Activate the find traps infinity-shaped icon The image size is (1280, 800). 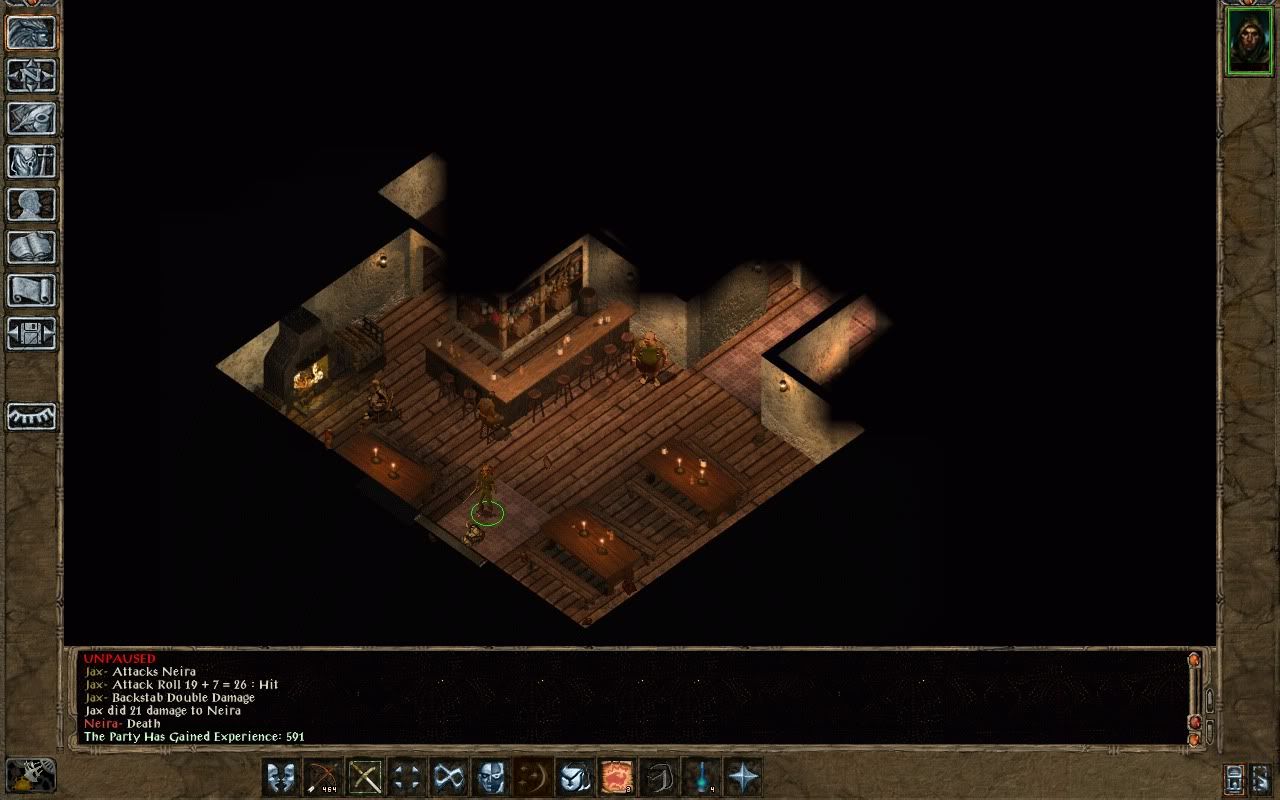[x=449, y=777]
